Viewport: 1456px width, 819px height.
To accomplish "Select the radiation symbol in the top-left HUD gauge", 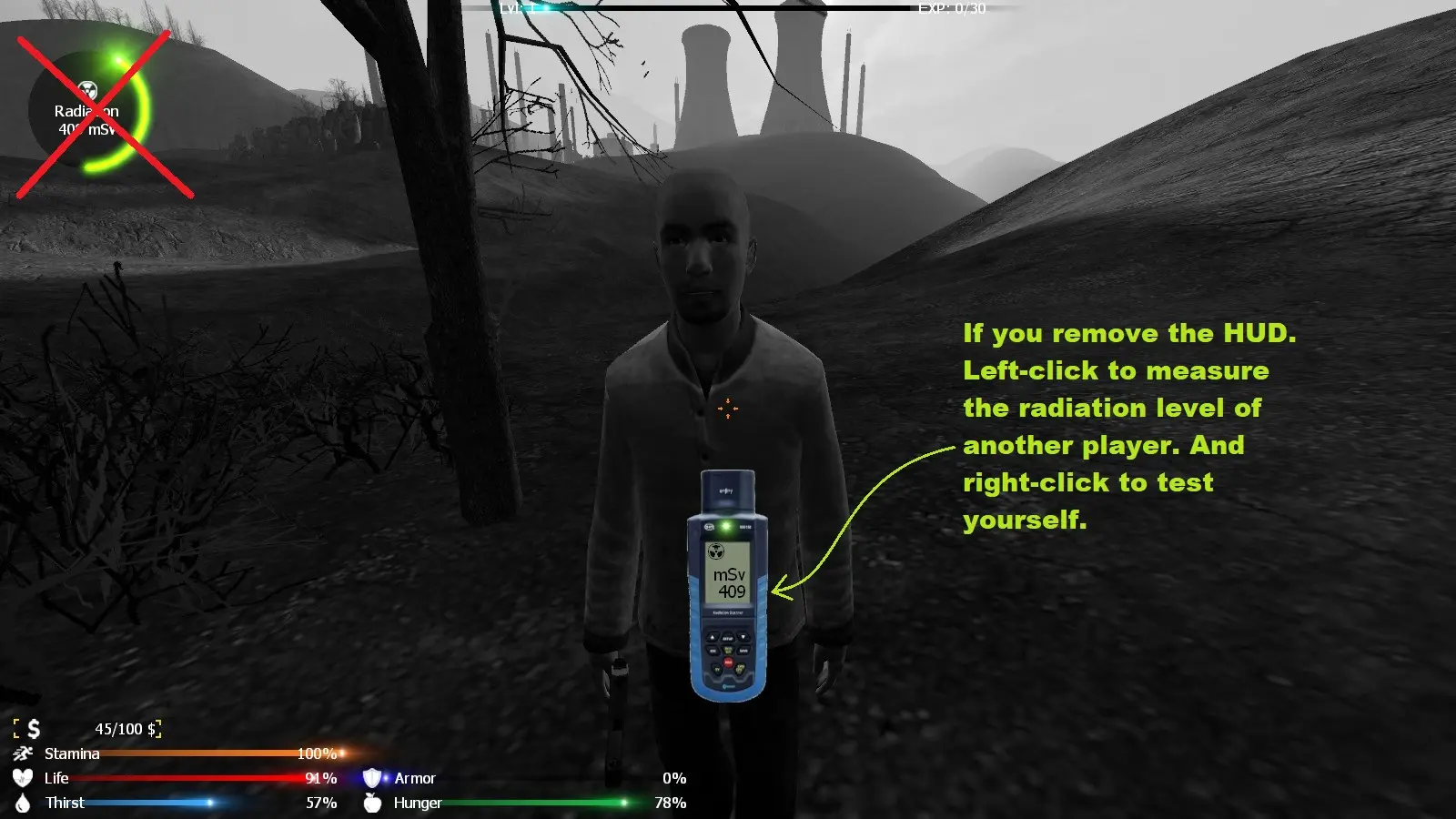I will (88, 91).
